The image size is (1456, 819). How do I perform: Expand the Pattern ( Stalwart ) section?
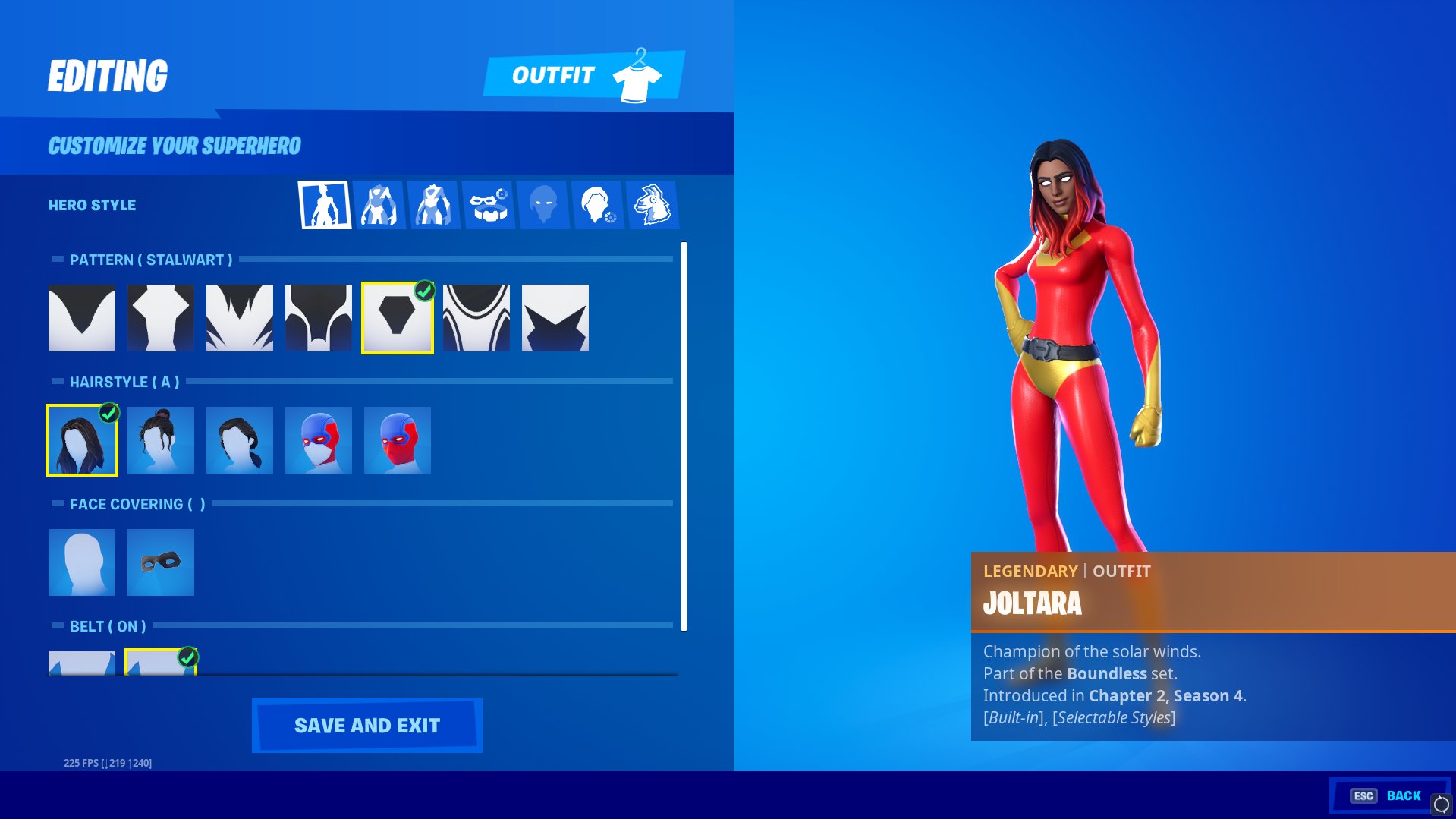[x=150, y=259]
